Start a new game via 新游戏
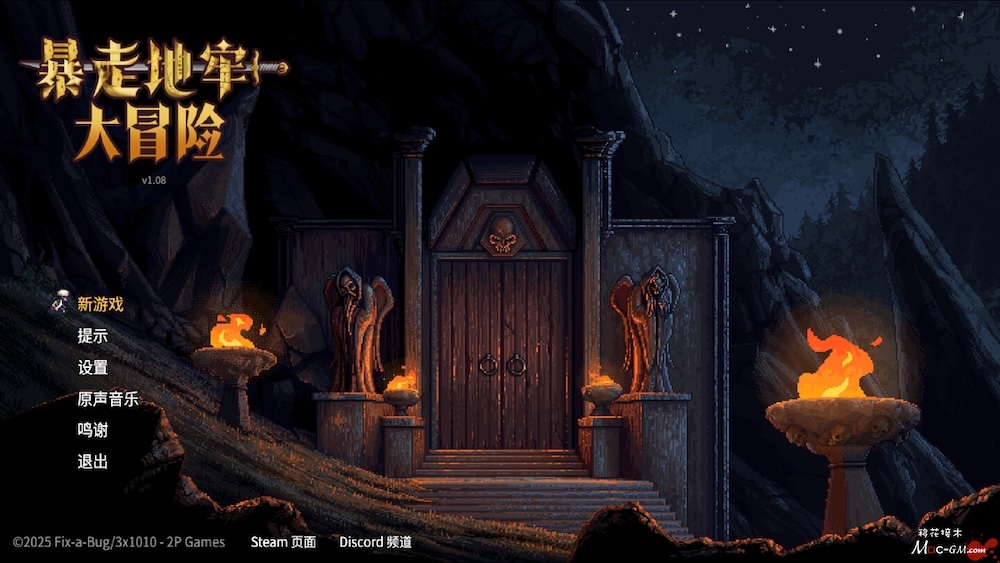The height and width of the screenshot is (563, 1000). pos(100,304)
